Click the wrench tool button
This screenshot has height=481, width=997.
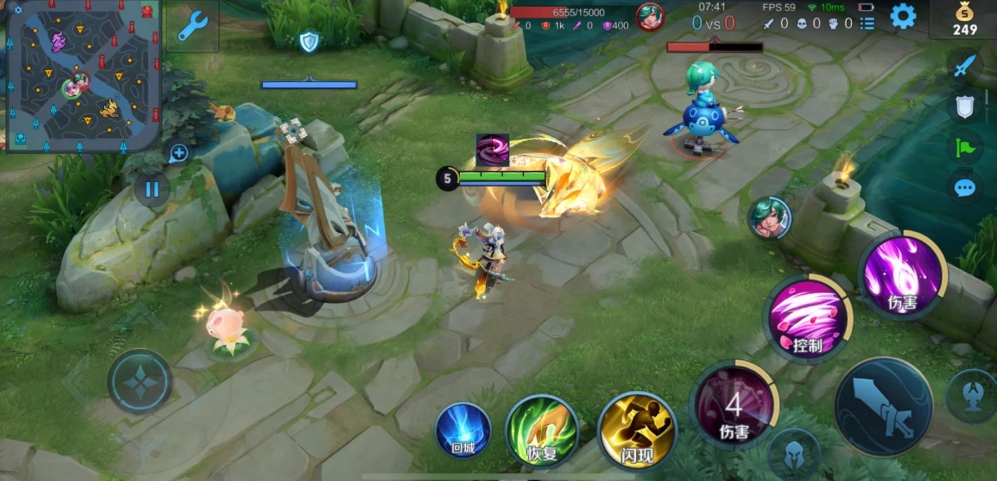(192, 26)
